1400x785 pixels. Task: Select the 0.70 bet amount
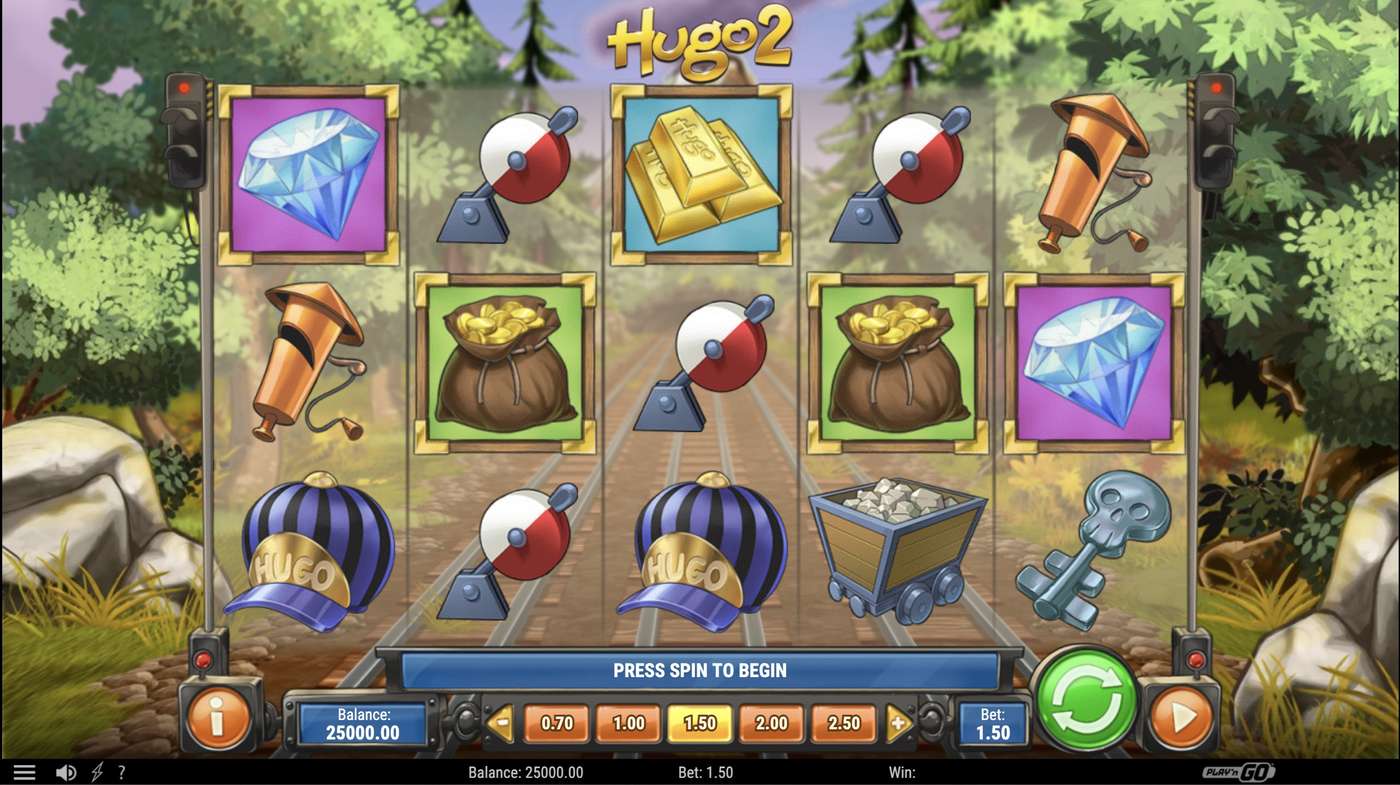pyautogui.click(x=556, y=722)
